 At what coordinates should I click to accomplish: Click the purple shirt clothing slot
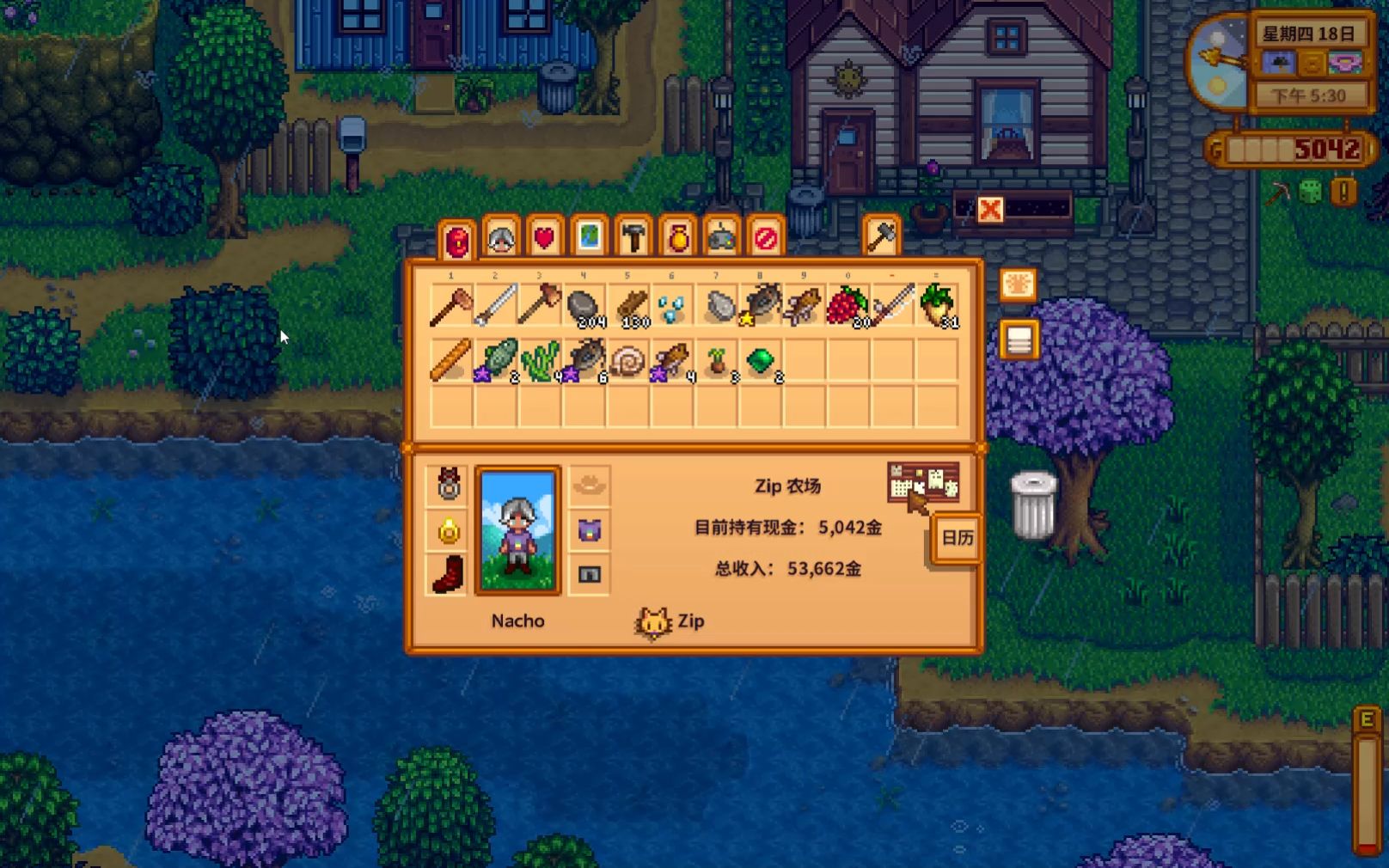(x=590, y=530)
